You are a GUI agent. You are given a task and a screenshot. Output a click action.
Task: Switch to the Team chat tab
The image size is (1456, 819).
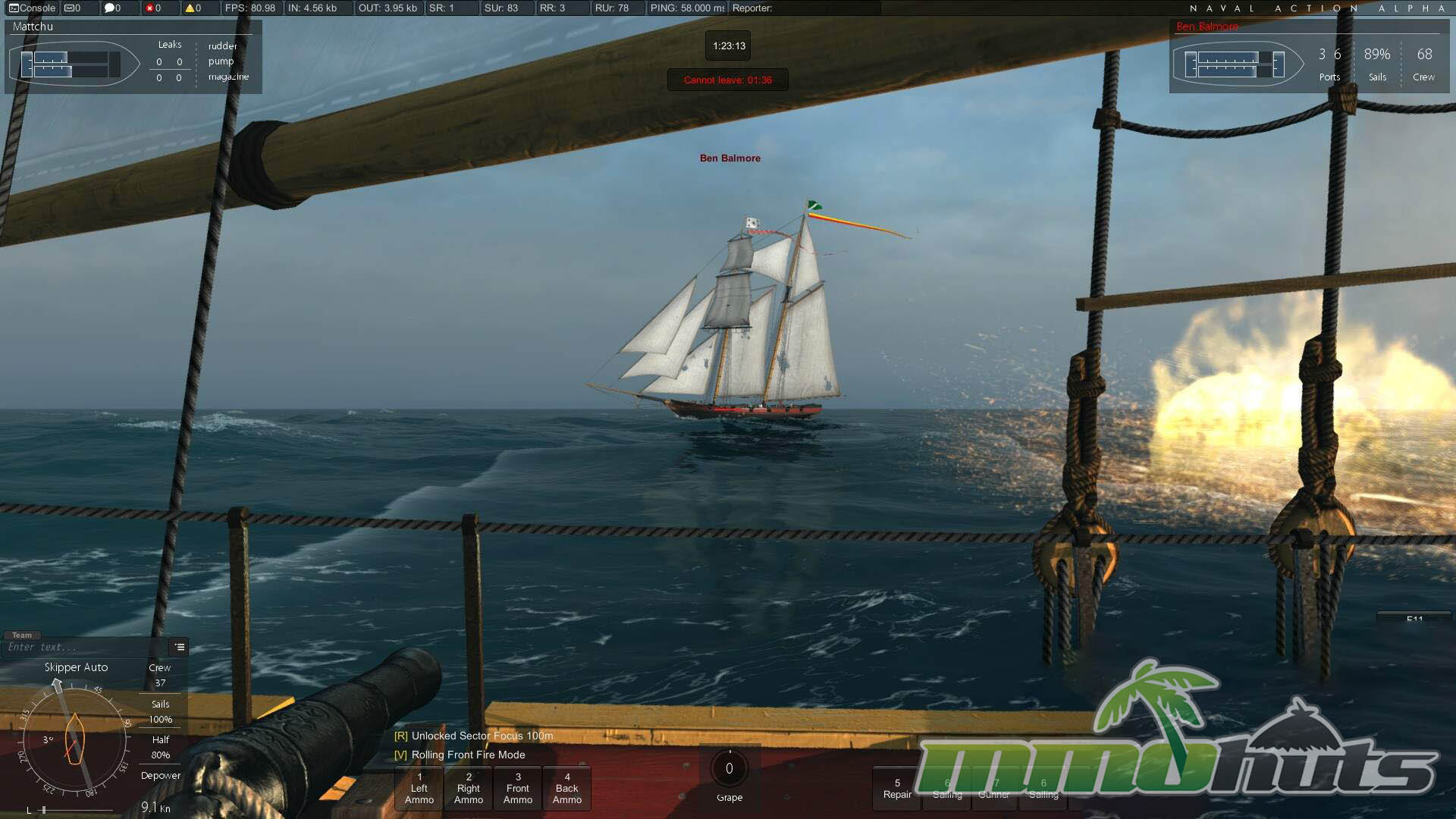coord(22,635)
